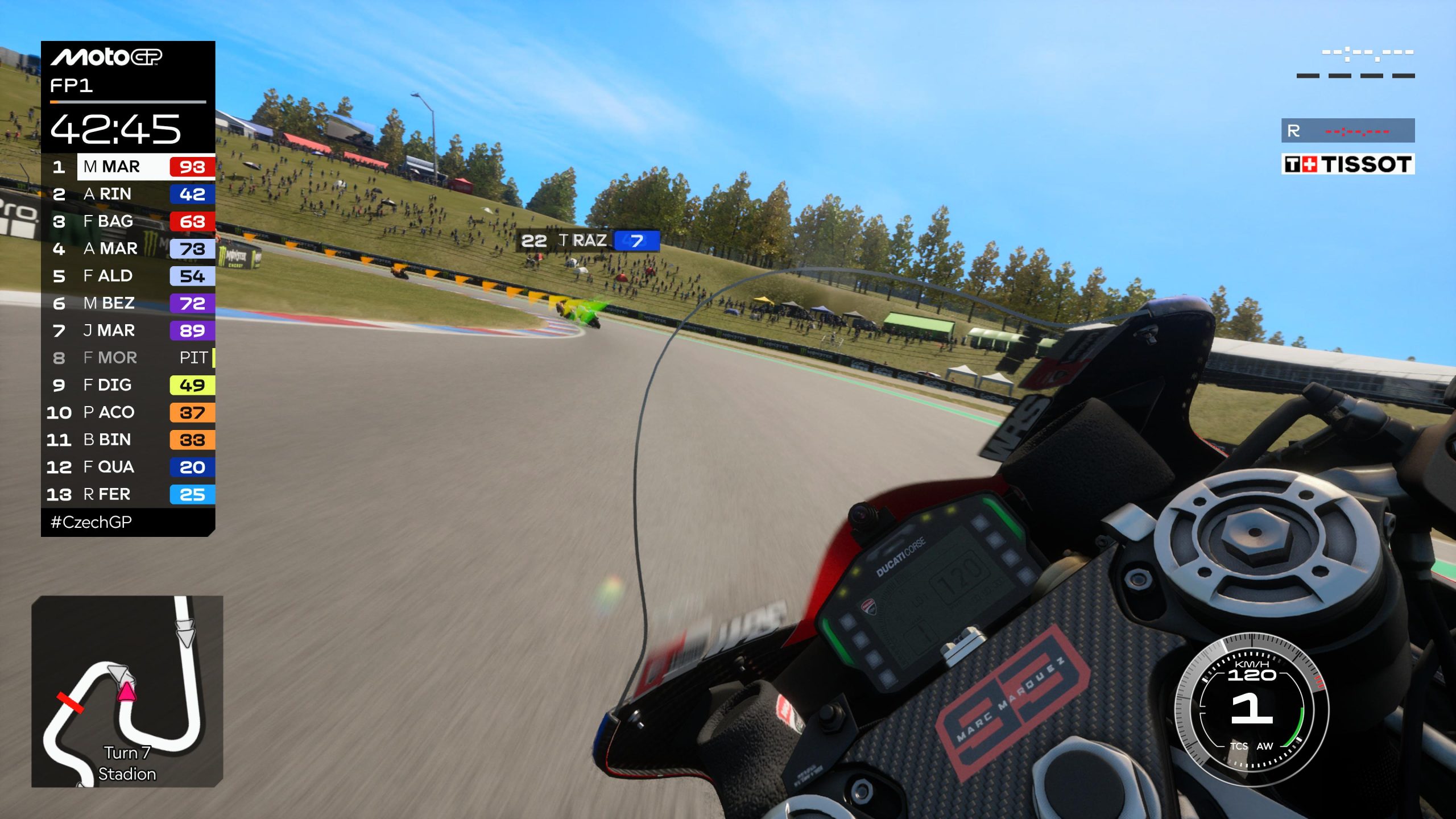Image resolution: width=1456 pixels, height=819 pixels.
Task: Pick F QUA number 20 row
Action: (129, 467)
